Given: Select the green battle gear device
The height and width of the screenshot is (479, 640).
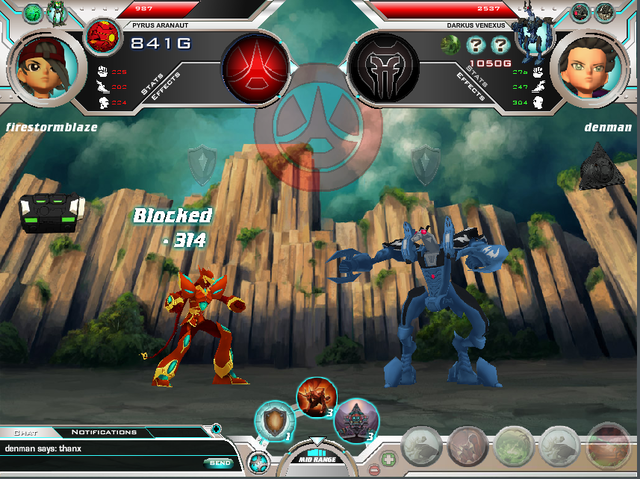Looking at the screenshot, I should point(44,211).
